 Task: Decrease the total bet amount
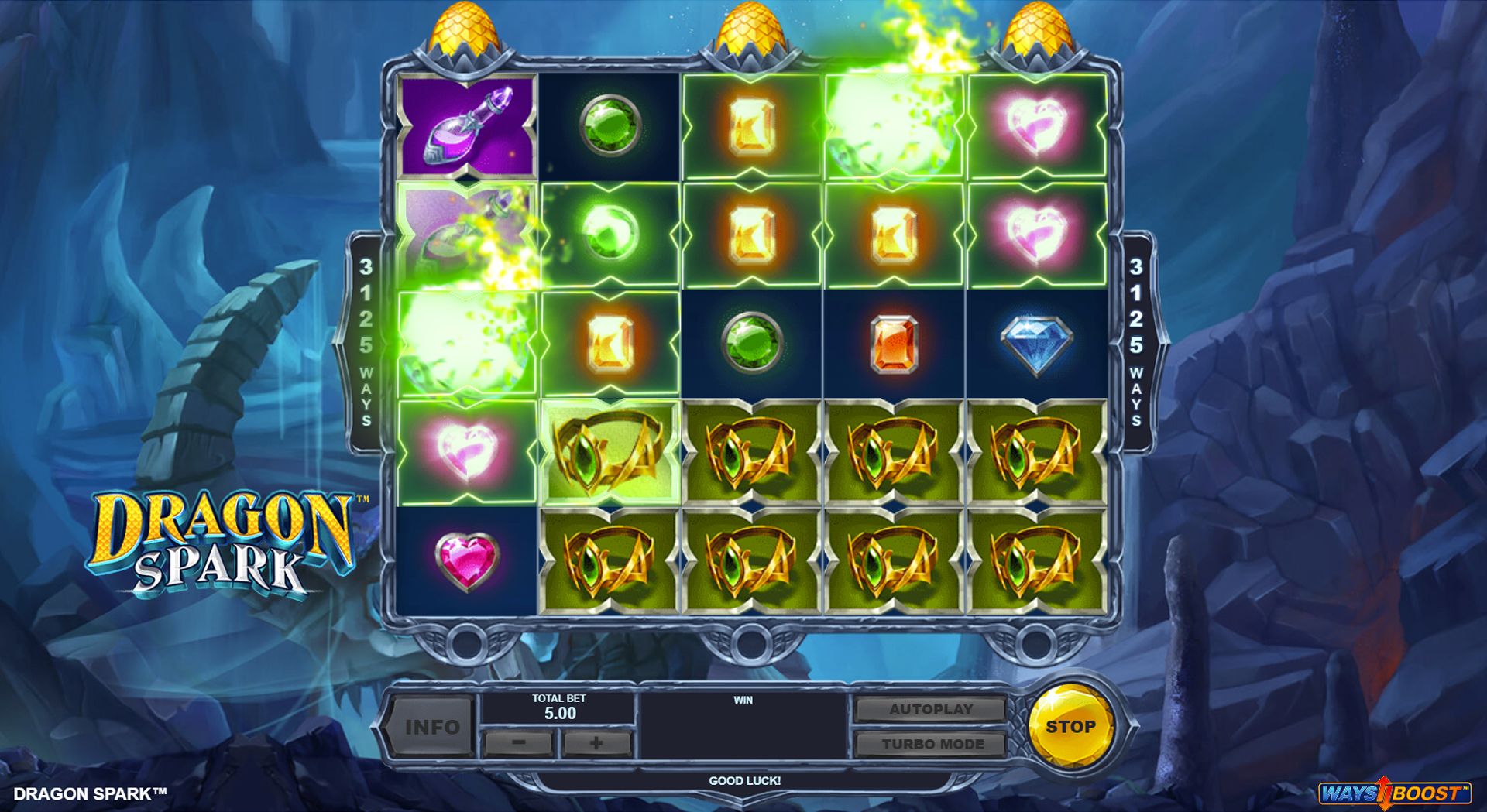click(x=517, y=745)
